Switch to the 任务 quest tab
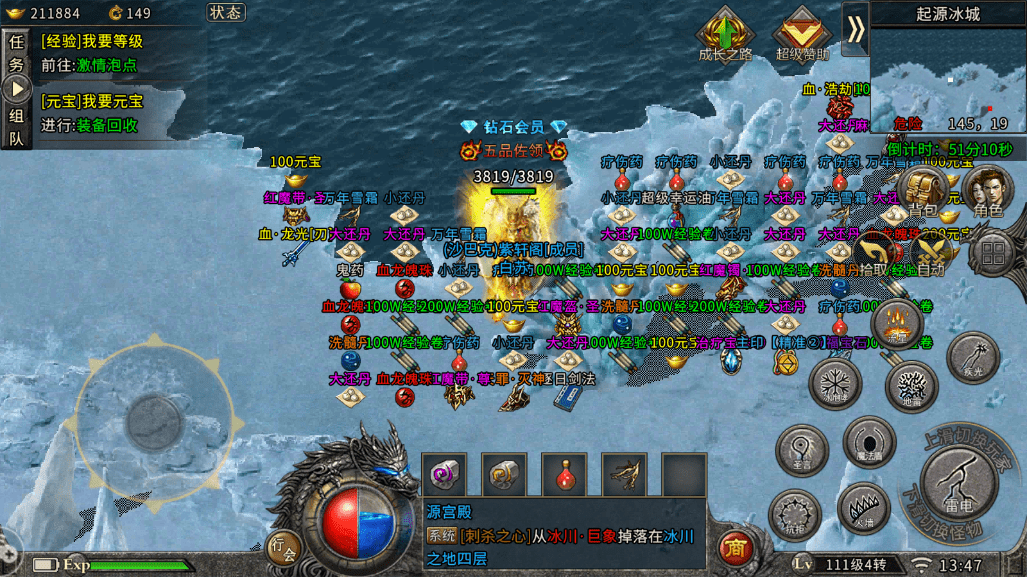 [x=16, y=53]
